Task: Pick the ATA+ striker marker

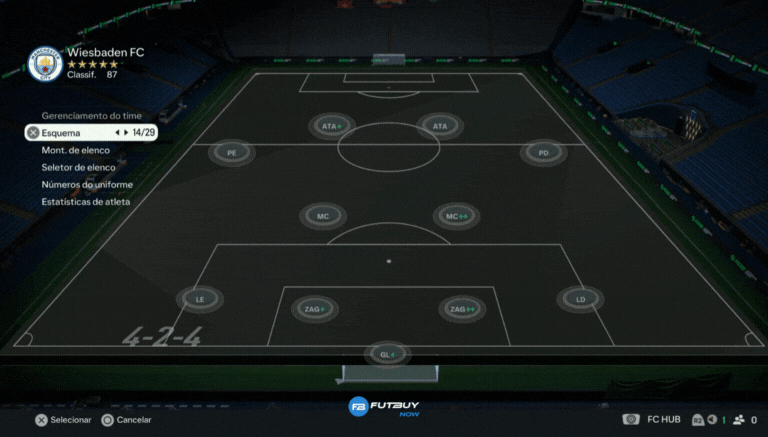Action: pyautogui.click(x=331, y=127)
